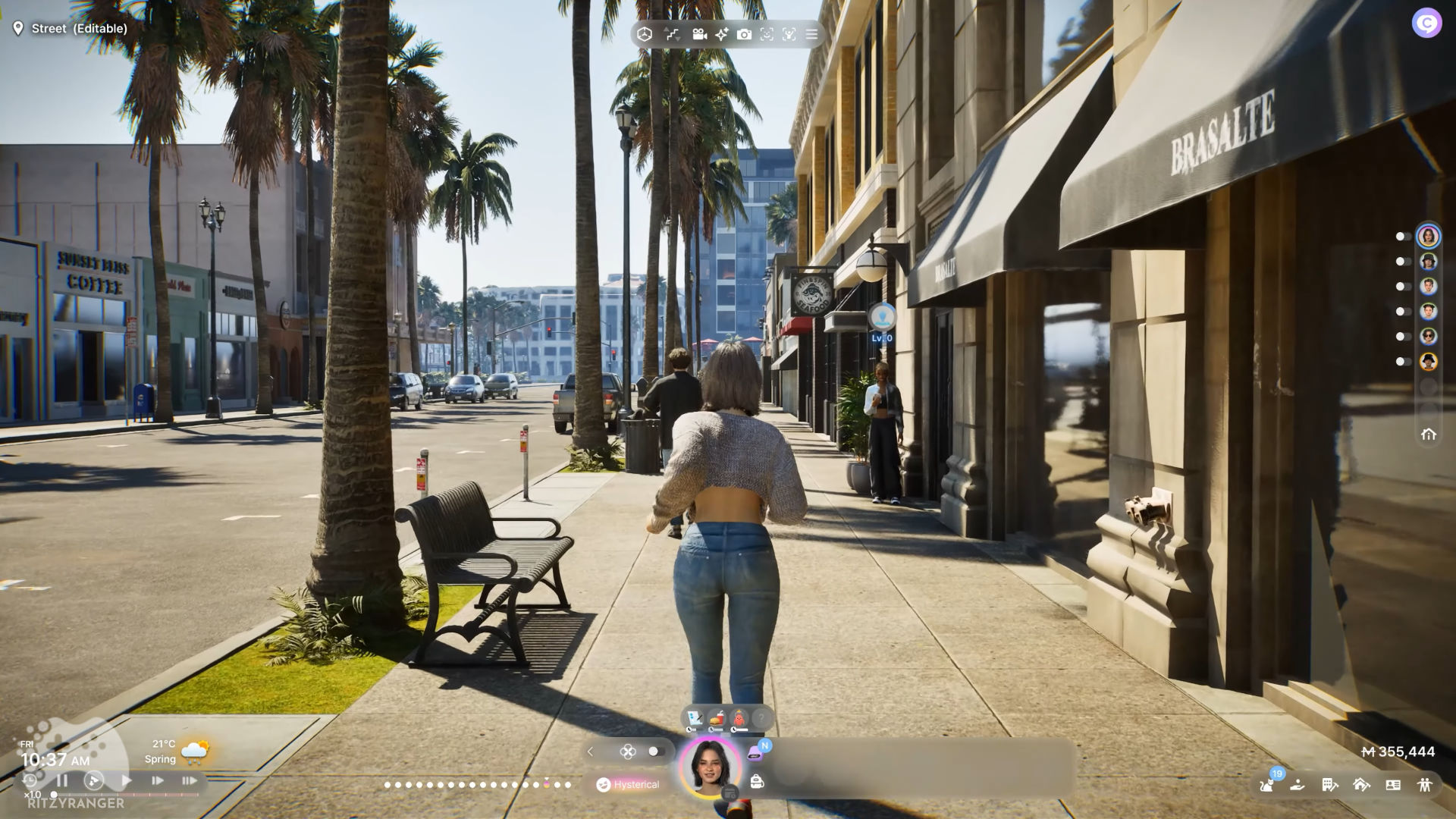Click the hexagon cube icon in the top toolbar
Viewport: 1456px width, 819px height.
[x=645, y=34]
